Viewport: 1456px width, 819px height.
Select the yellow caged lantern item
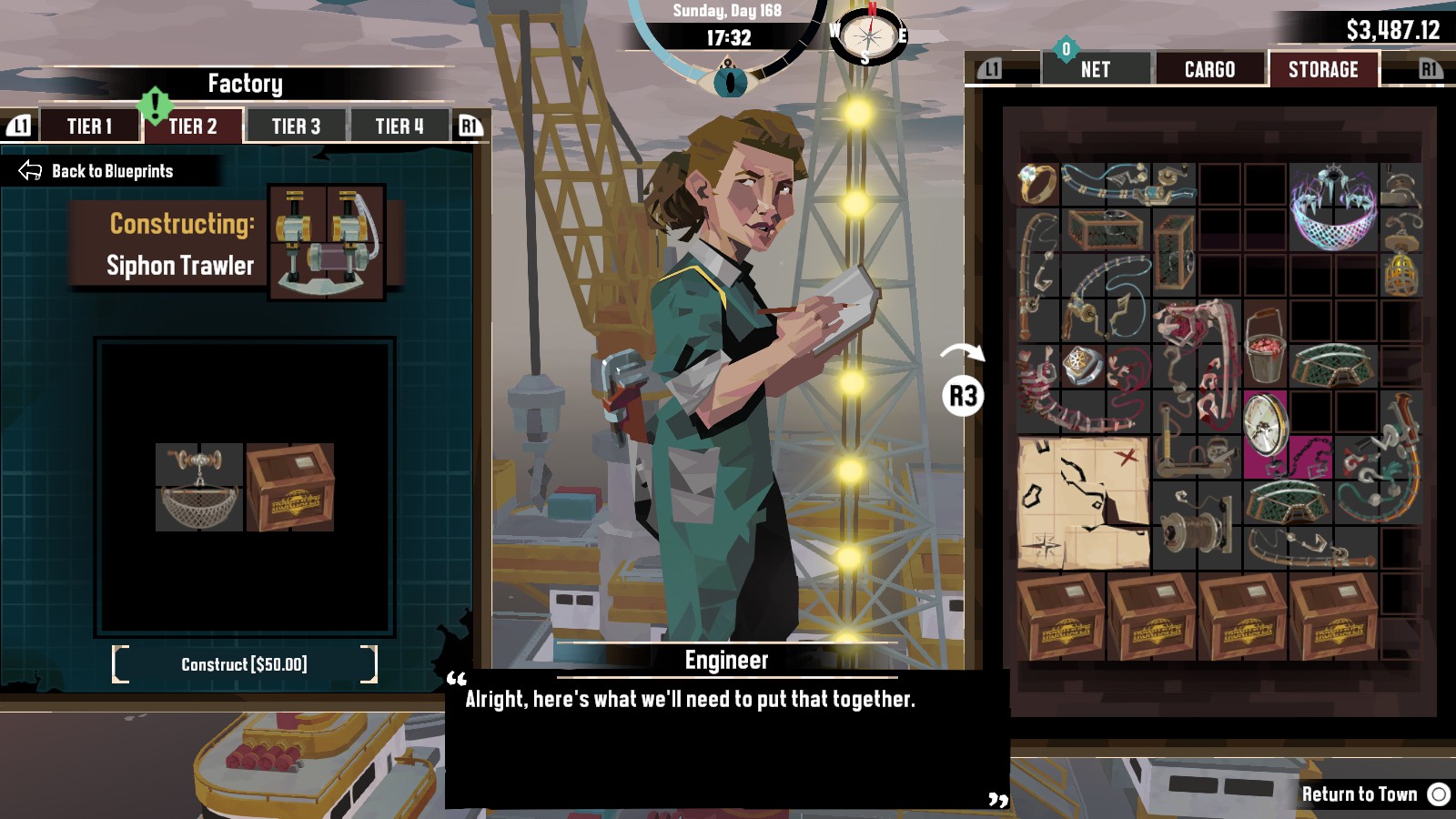coord(1401,274)
